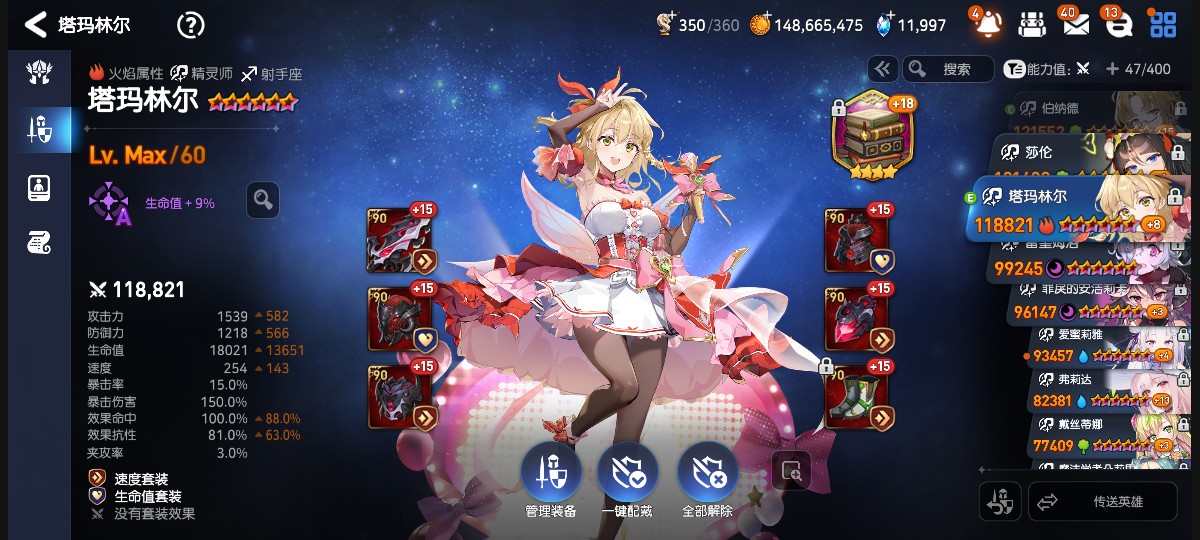1200x540 pixels.
Task: Open the 传送英雄 hero transfer button
Action: 1102,501
